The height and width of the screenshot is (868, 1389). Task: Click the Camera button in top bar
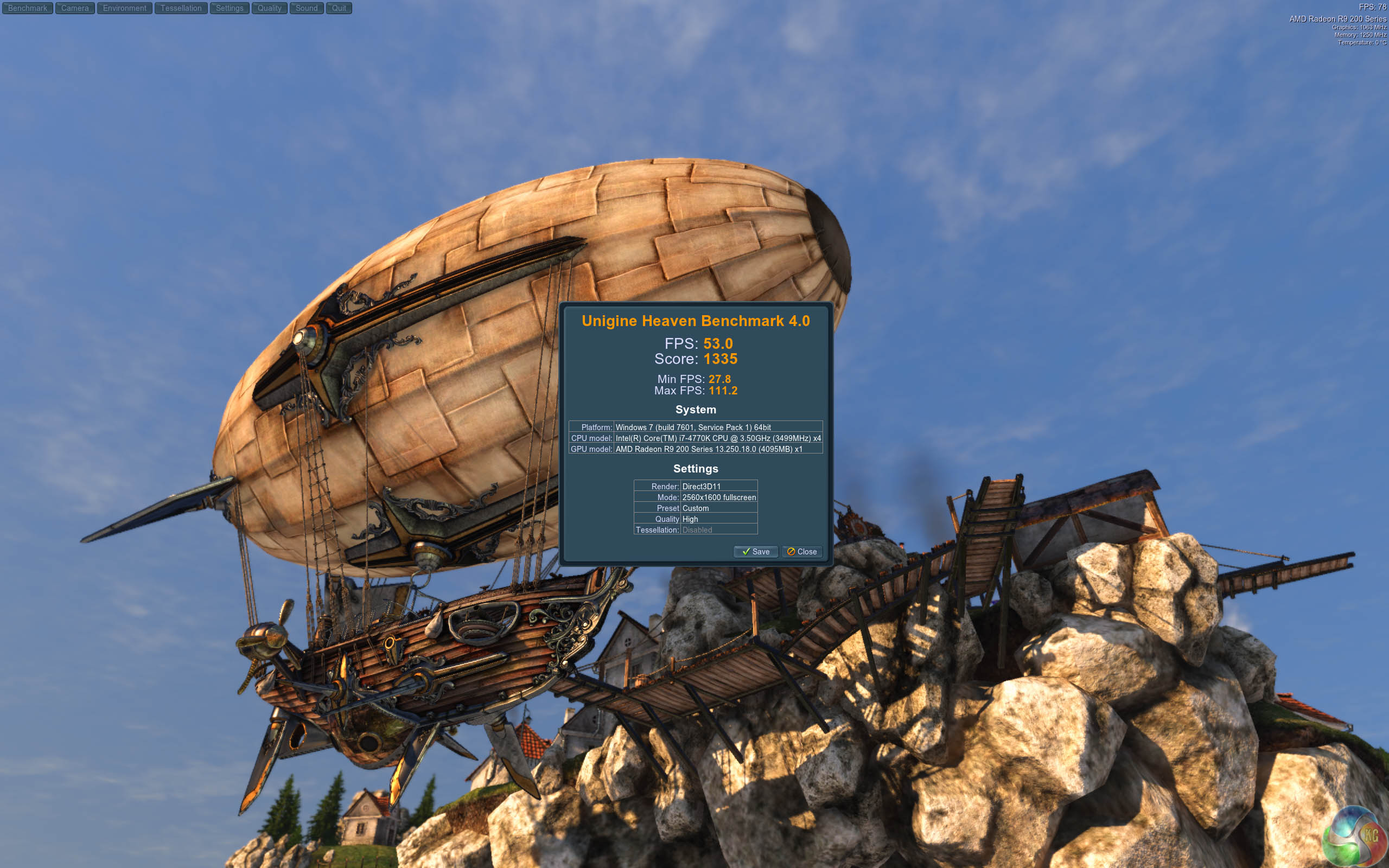coord(75,8)
